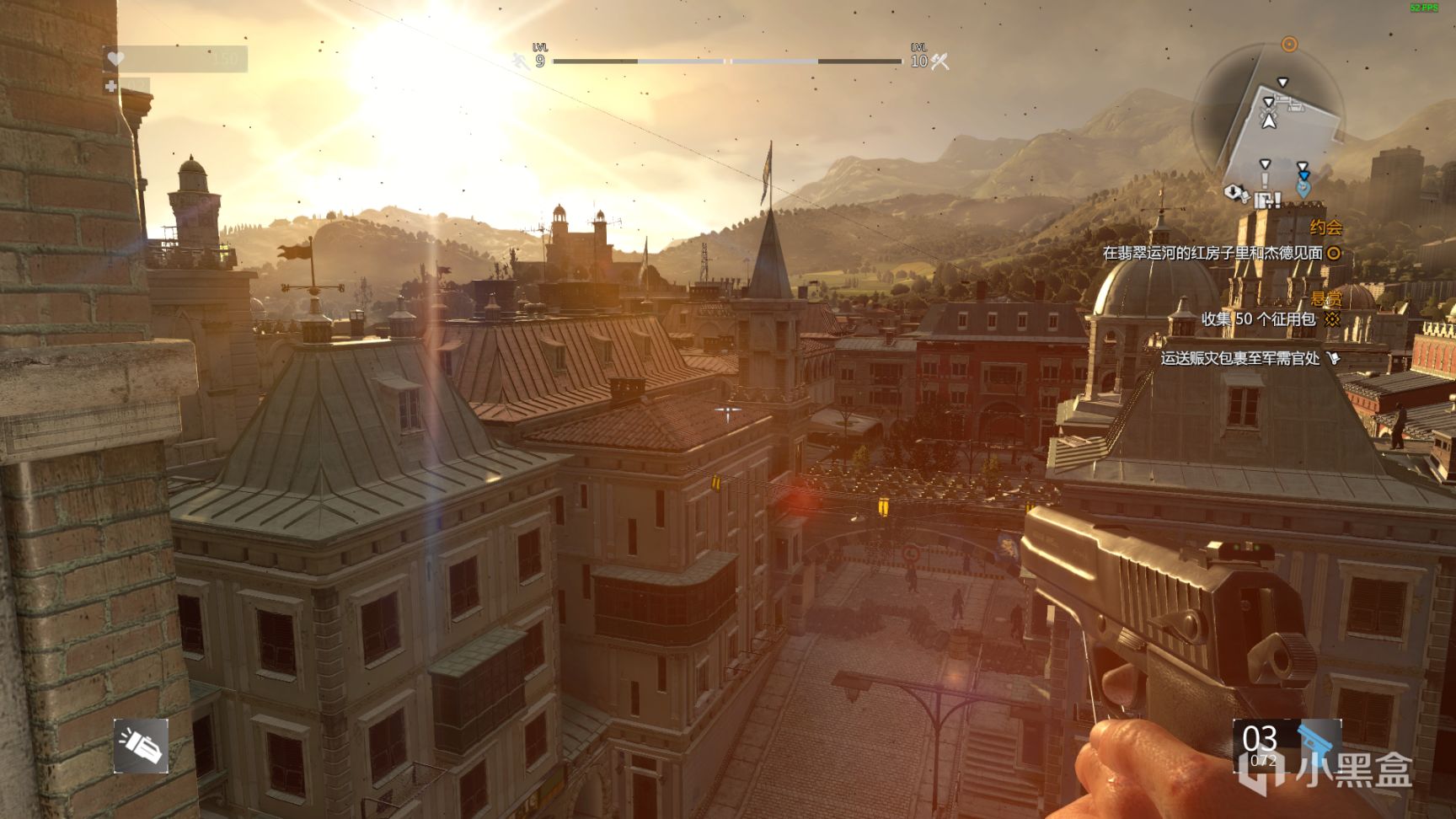Image resolution: width=1456 pixels, height=819 pixels.
Task: Click the crossed tools power level icon
Action: (x=939, y=61)
